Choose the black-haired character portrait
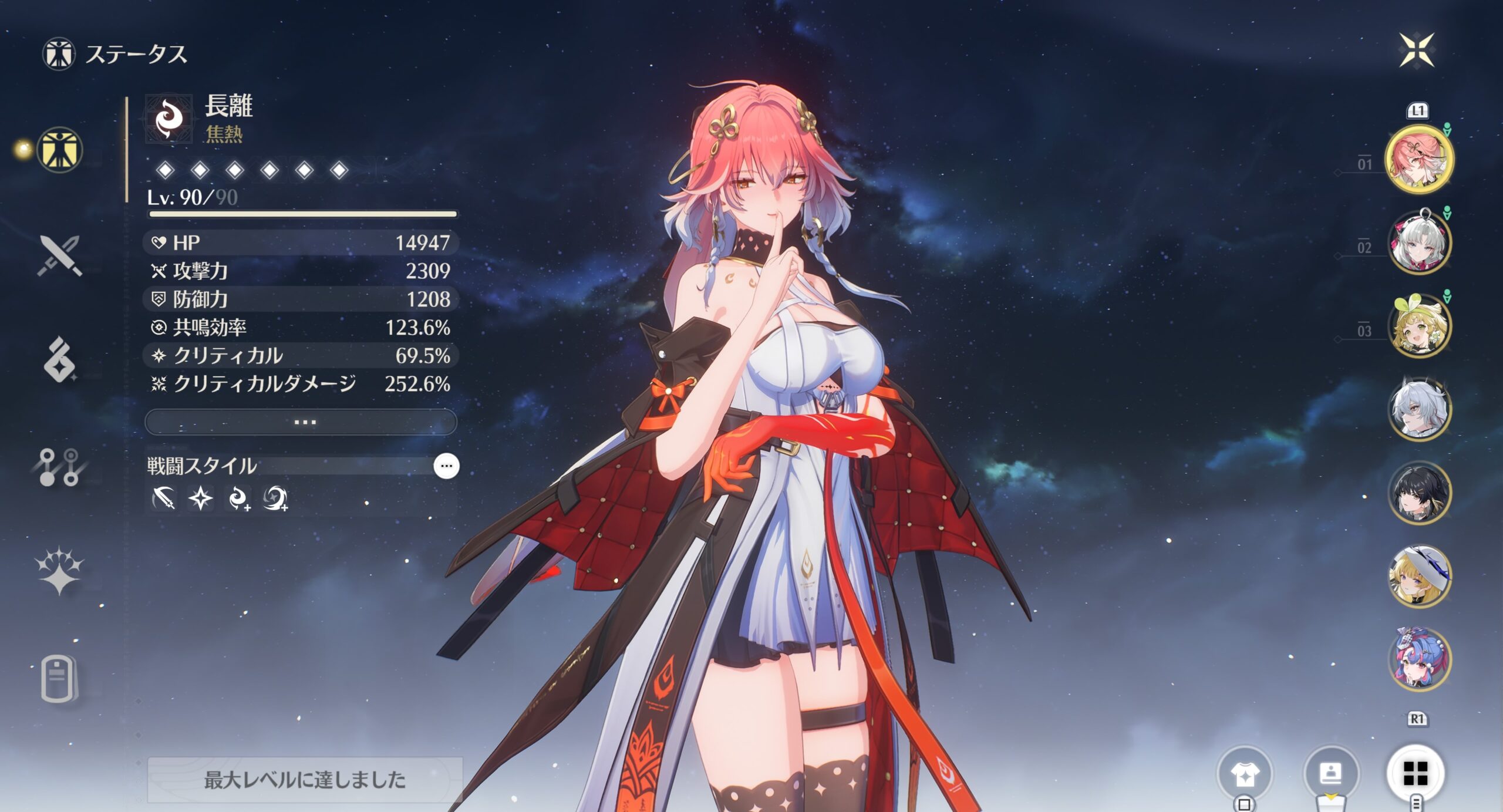 1419,493
